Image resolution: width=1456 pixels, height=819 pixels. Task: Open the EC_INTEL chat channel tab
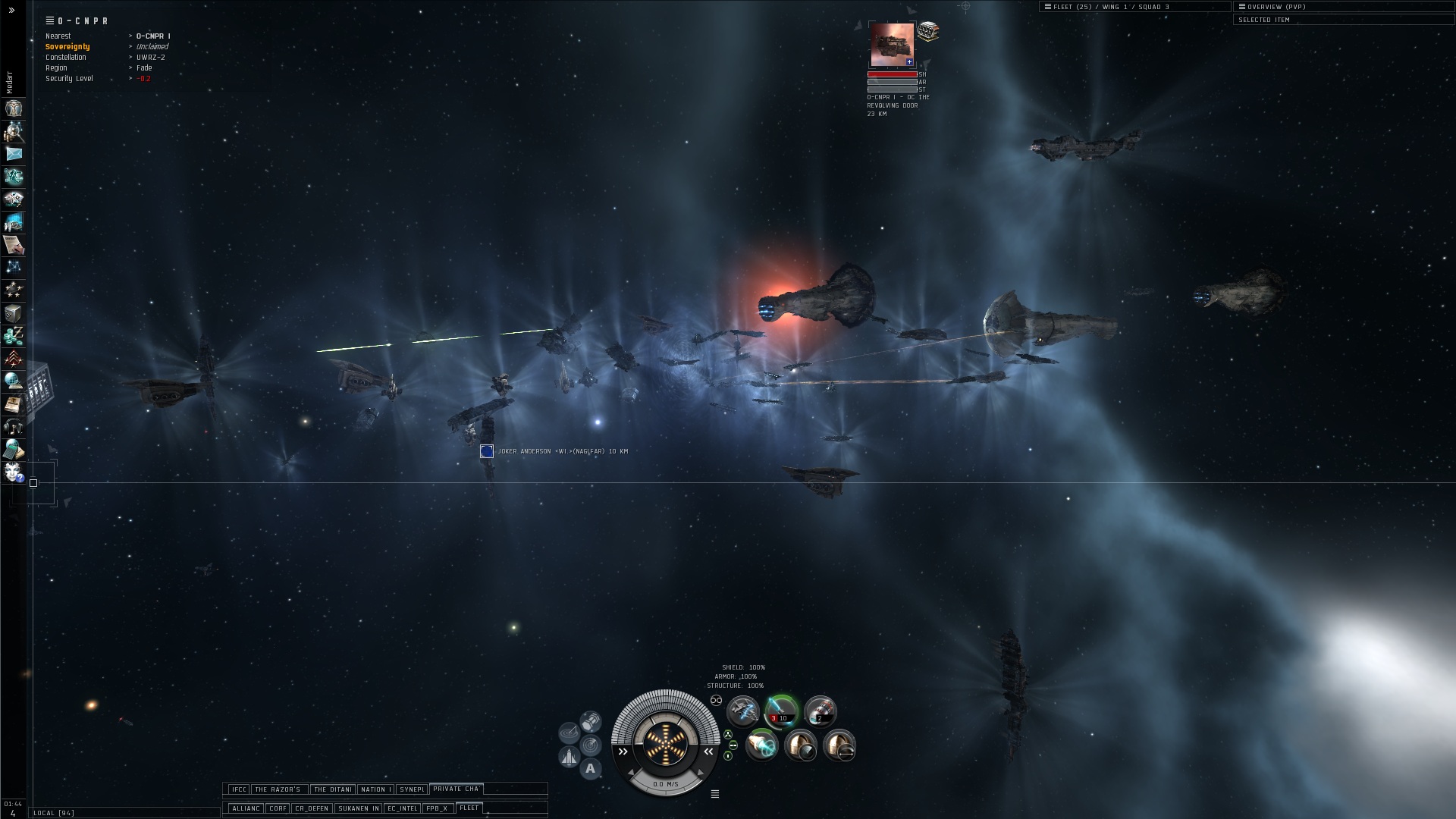click(402, 808)
